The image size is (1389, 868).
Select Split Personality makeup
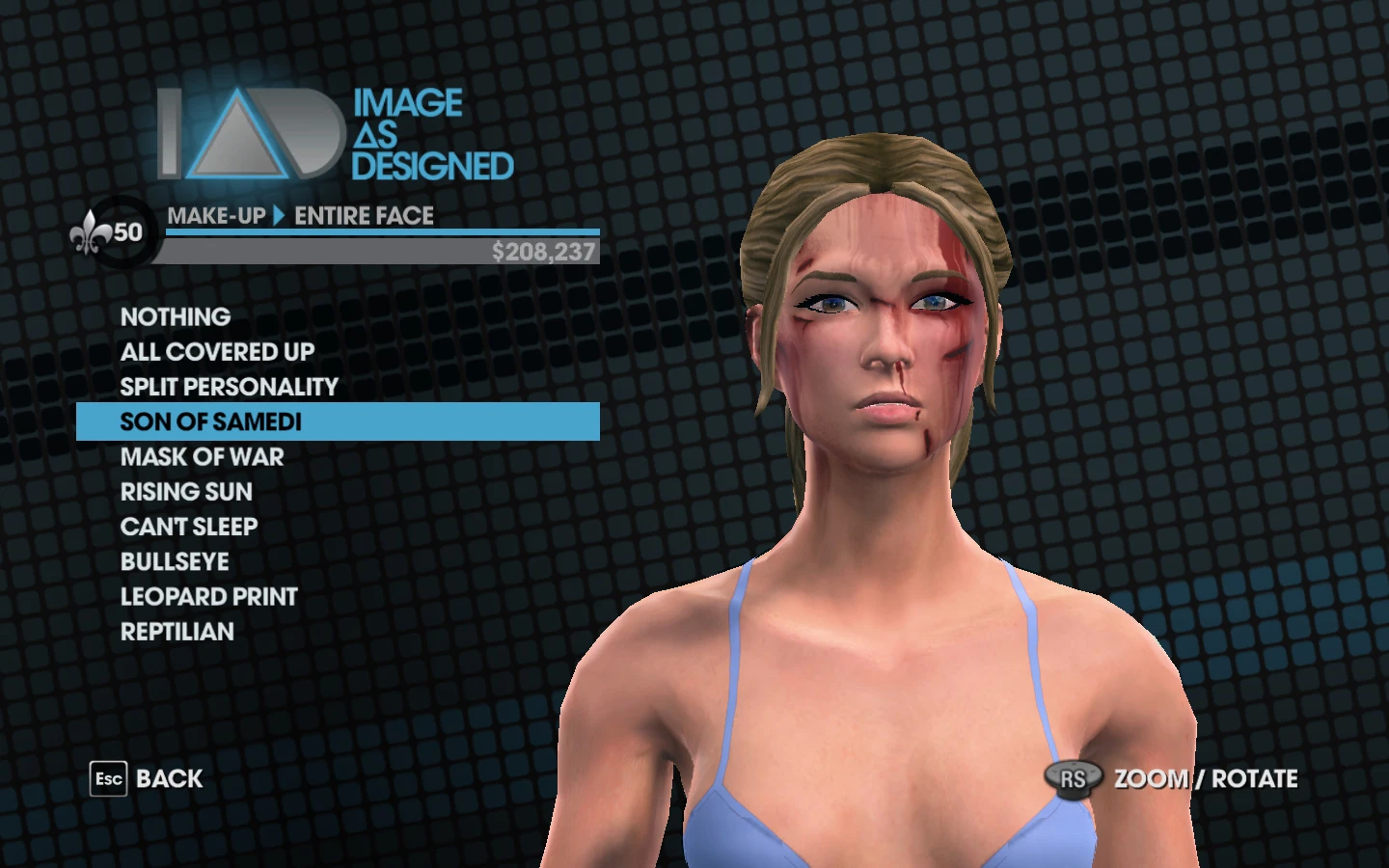pyautogui.click(x=228, y=387)
